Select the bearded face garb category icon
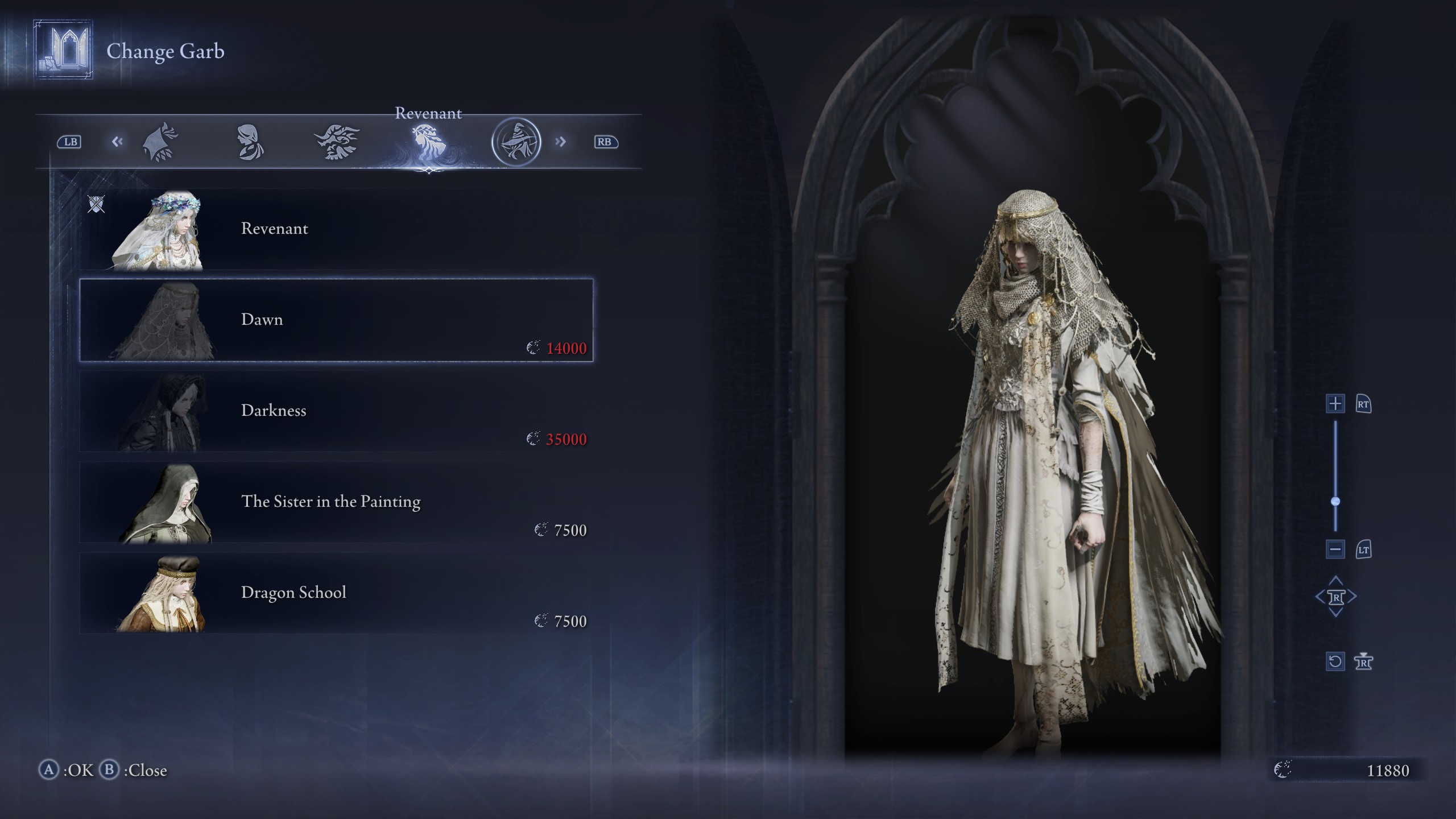Image resolution: width=1456 pixels, height=819 pixels. pos(336,142)
